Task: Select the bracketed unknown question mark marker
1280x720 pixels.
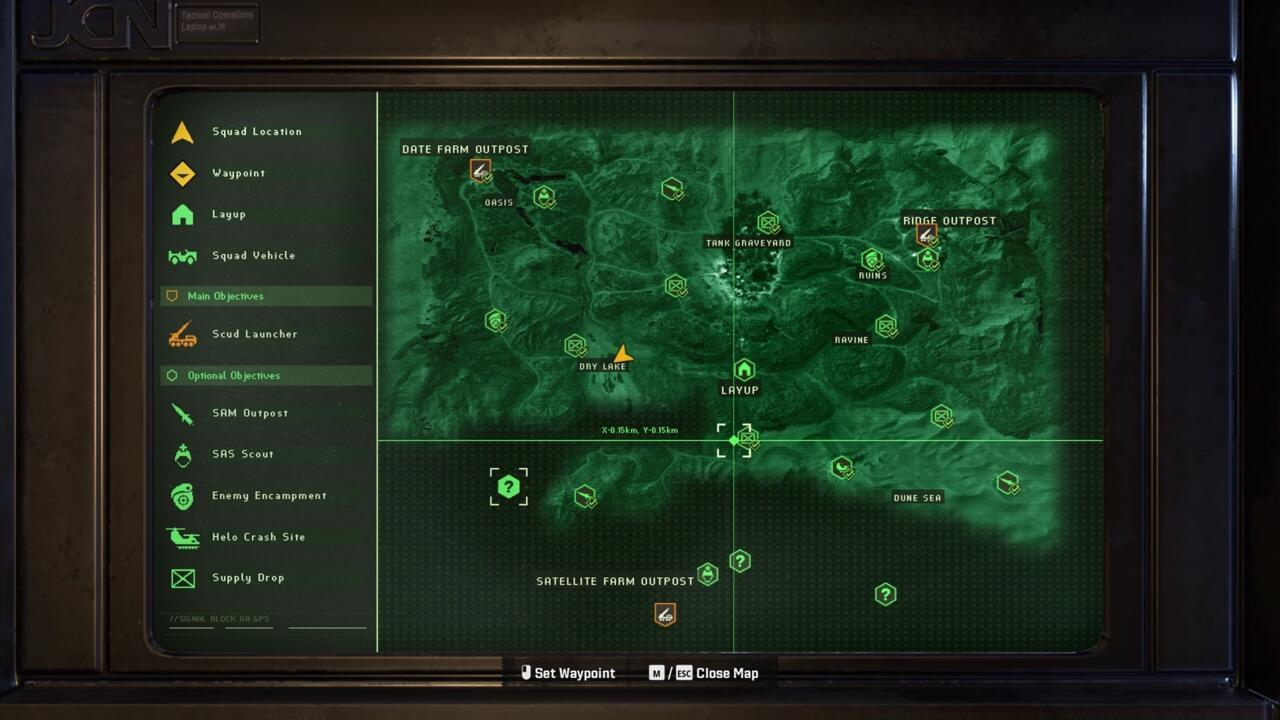Action: click(509, 487)
